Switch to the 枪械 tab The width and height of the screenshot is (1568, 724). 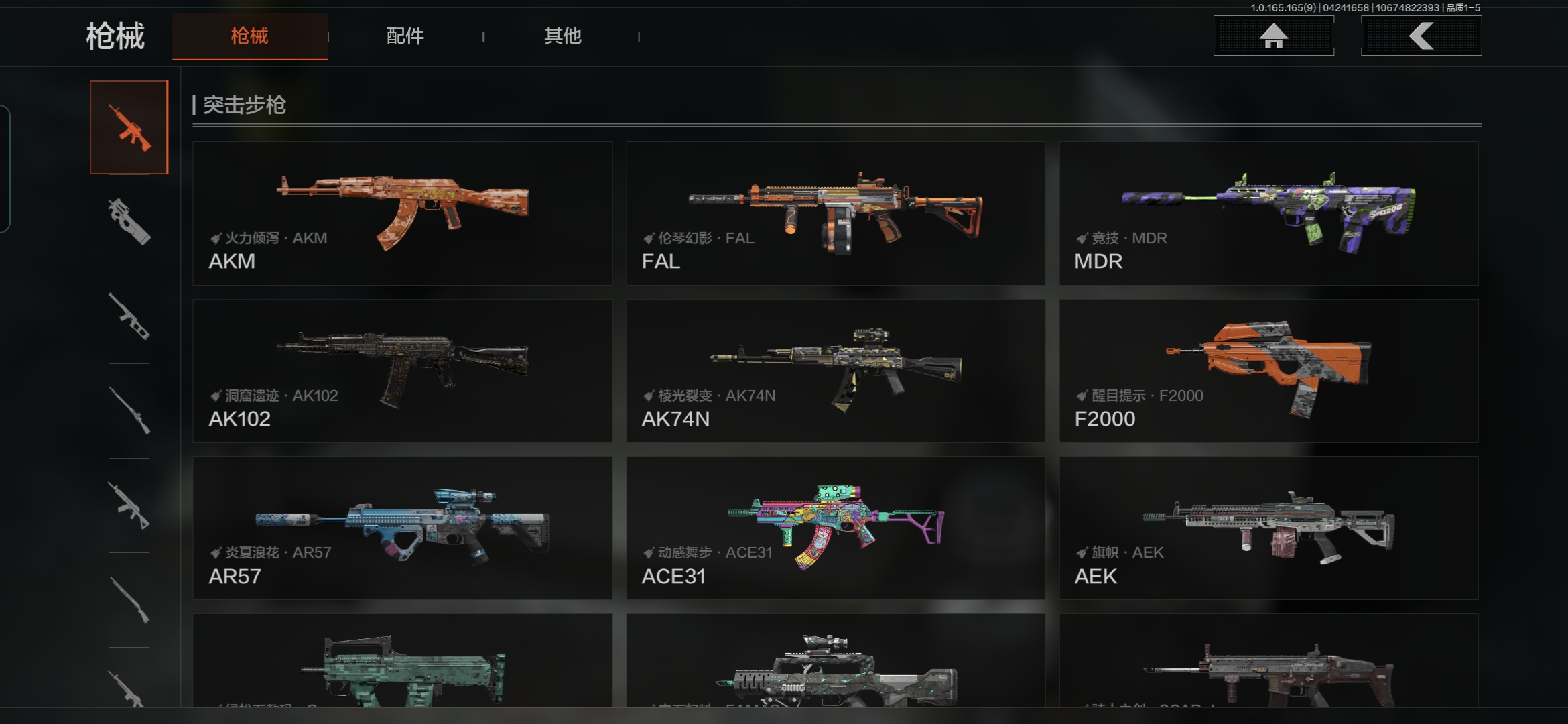[x=249, y=36]
